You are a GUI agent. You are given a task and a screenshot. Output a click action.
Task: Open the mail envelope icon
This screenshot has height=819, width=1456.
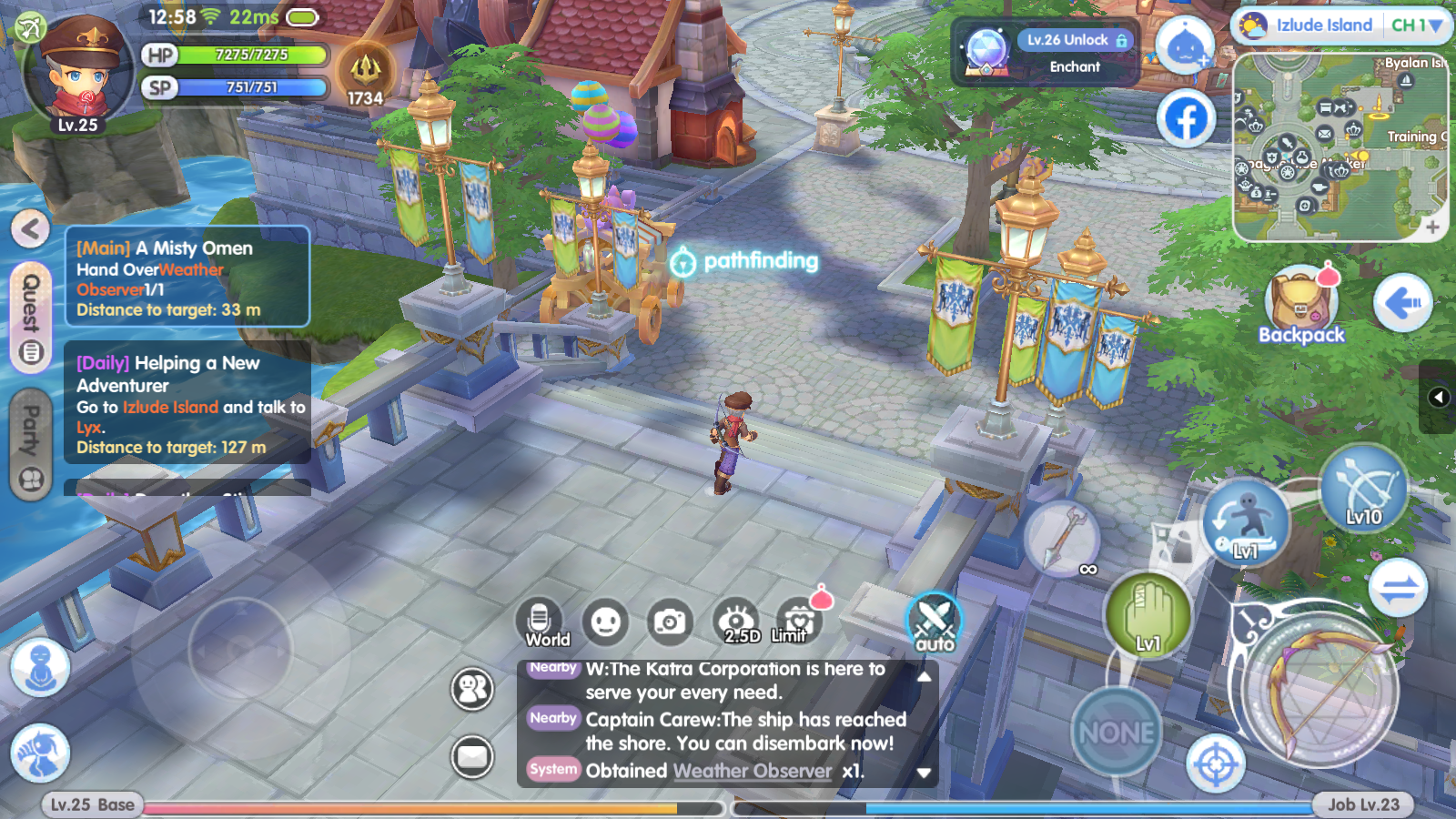point(472,756)
